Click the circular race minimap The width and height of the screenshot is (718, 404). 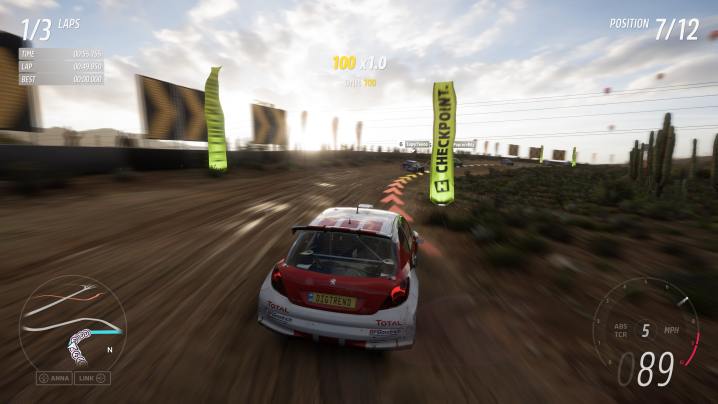coord(72,320)
